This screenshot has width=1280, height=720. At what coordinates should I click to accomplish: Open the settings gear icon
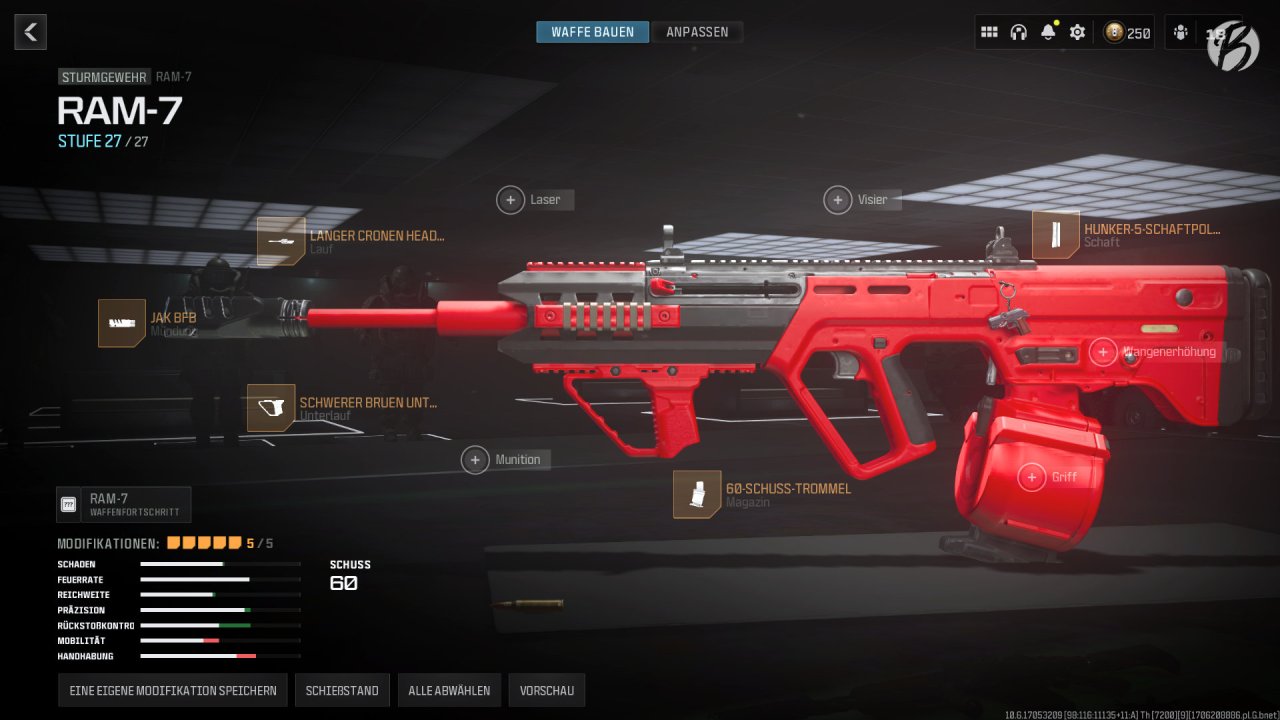[1077, 31]
